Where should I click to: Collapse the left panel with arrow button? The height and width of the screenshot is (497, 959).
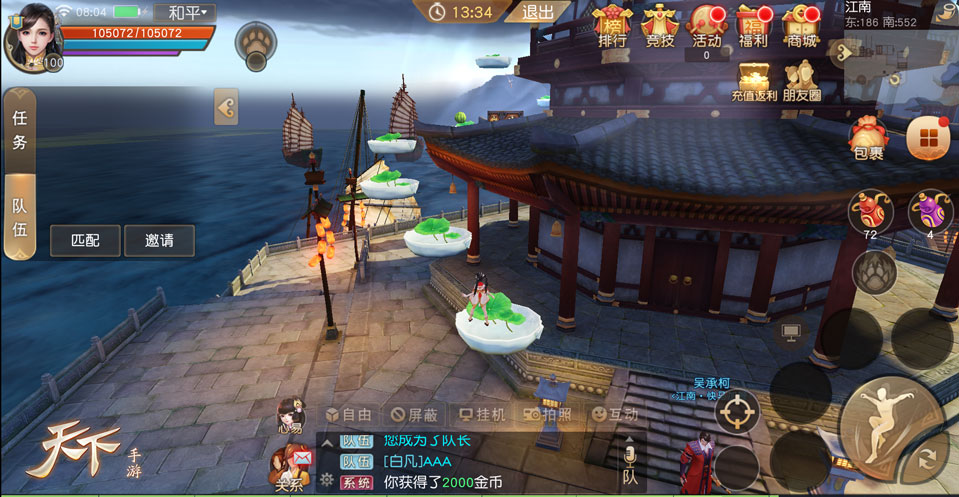[226, 107]
